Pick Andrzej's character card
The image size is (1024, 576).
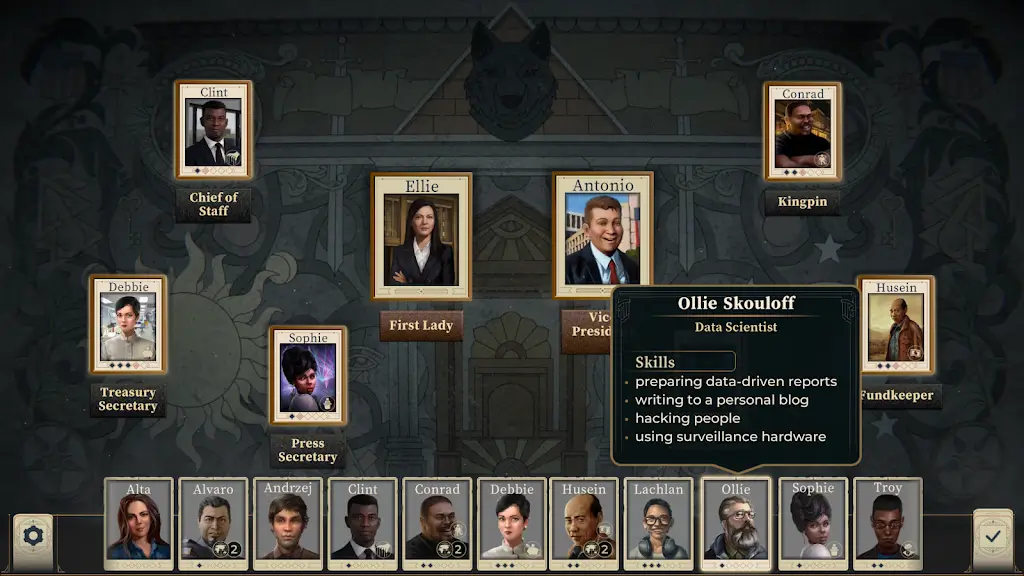pyautogui.click(x=288, y=523)
